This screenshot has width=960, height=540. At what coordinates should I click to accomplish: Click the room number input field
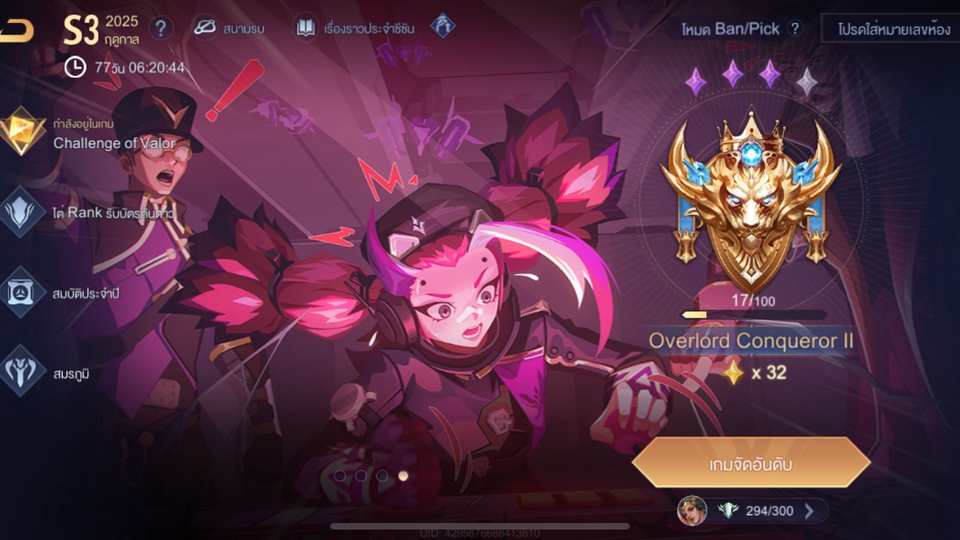point(888,28)
